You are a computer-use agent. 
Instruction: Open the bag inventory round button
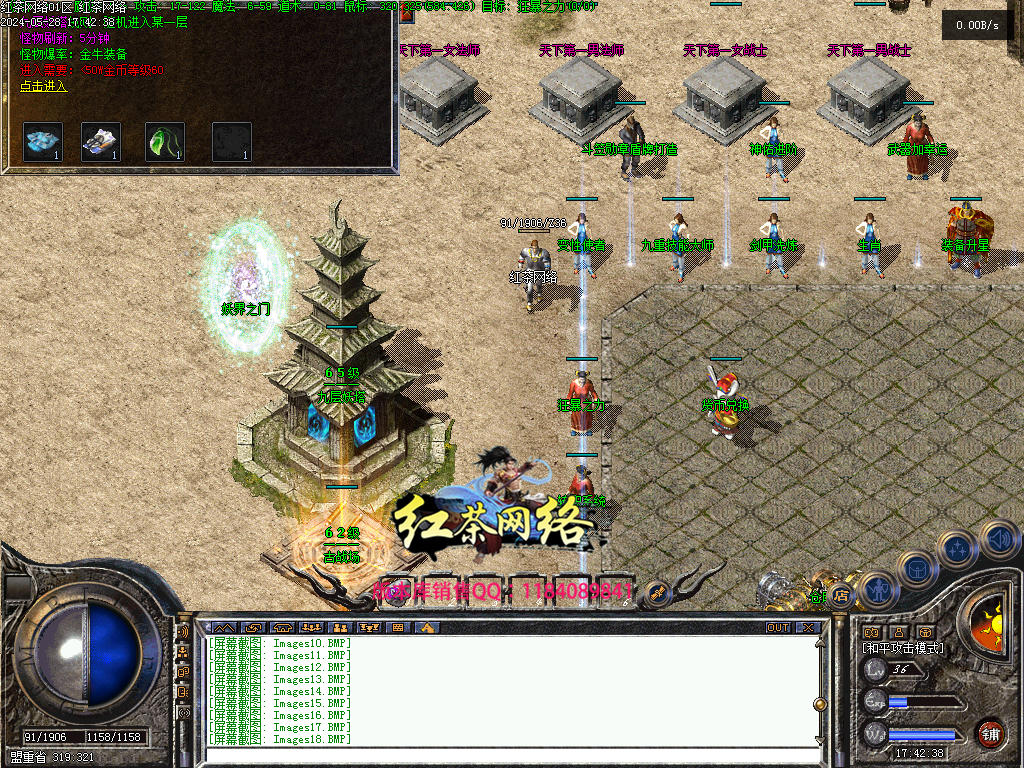click(x=916, y=568)
